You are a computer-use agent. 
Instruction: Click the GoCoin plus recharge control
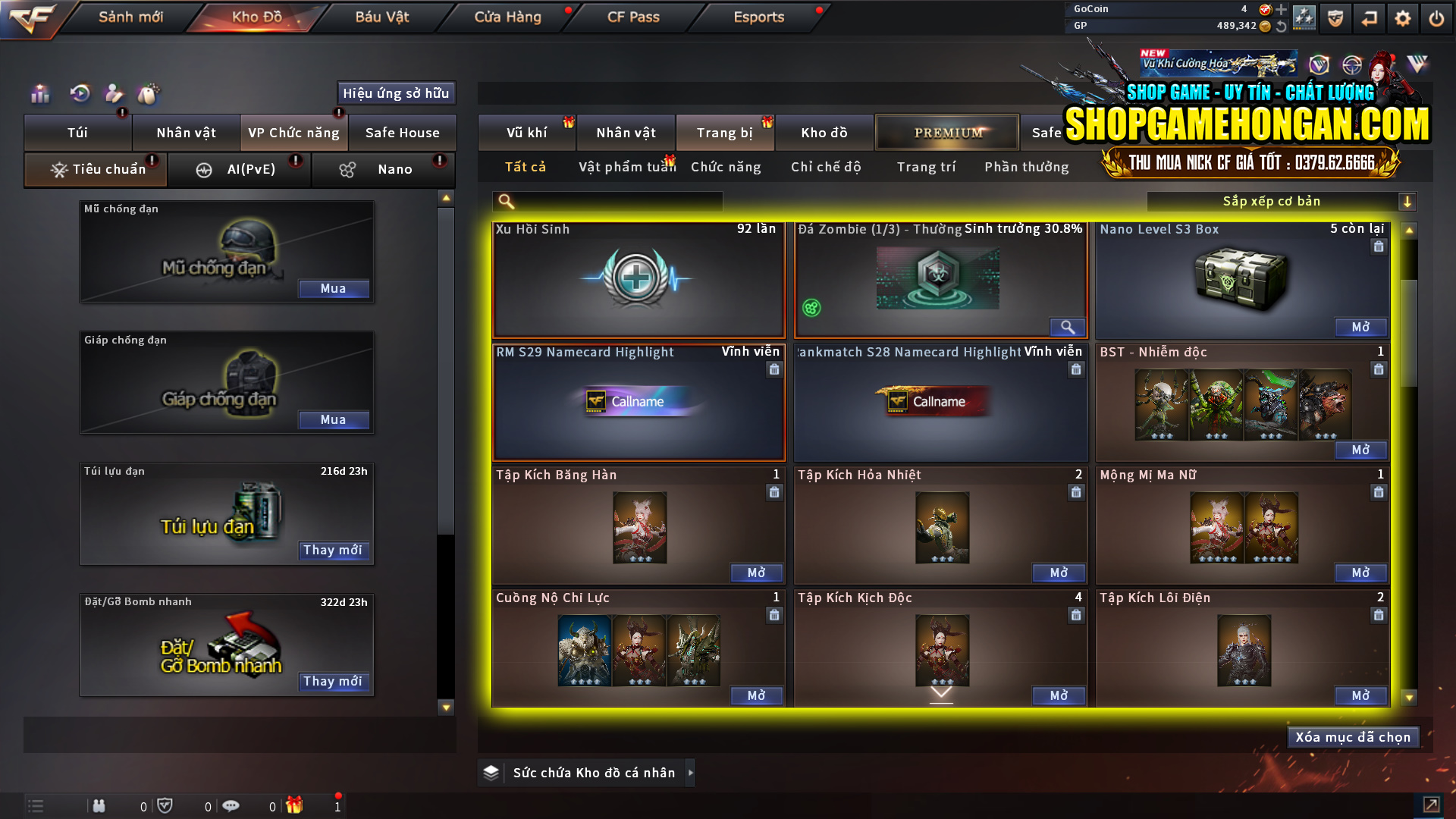tap(1280, 9)
